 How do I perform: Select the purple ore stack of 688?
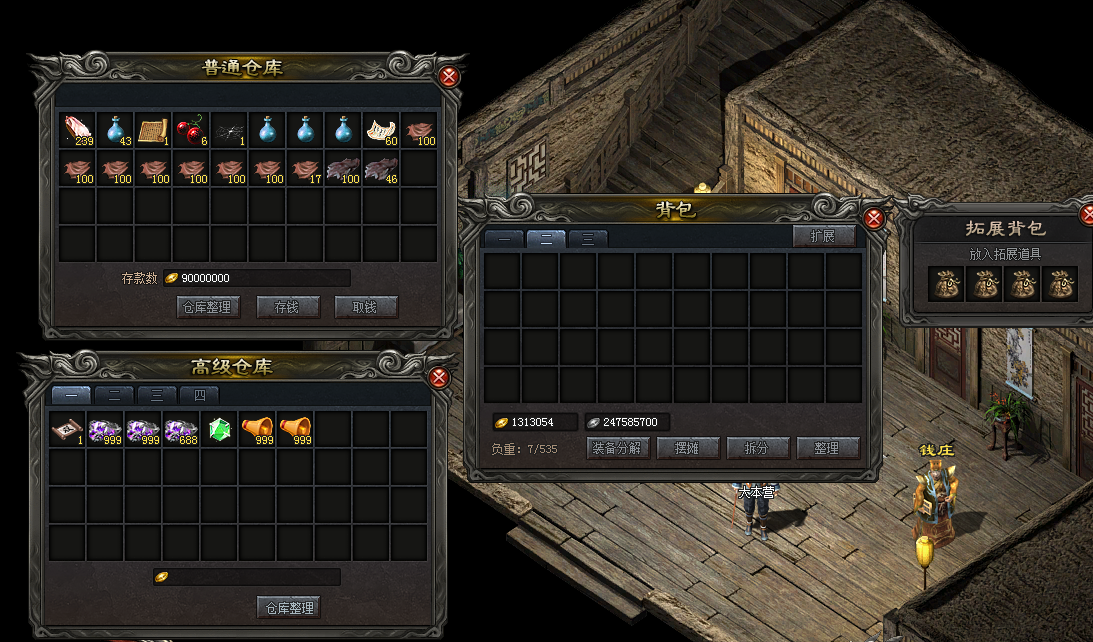181,430
